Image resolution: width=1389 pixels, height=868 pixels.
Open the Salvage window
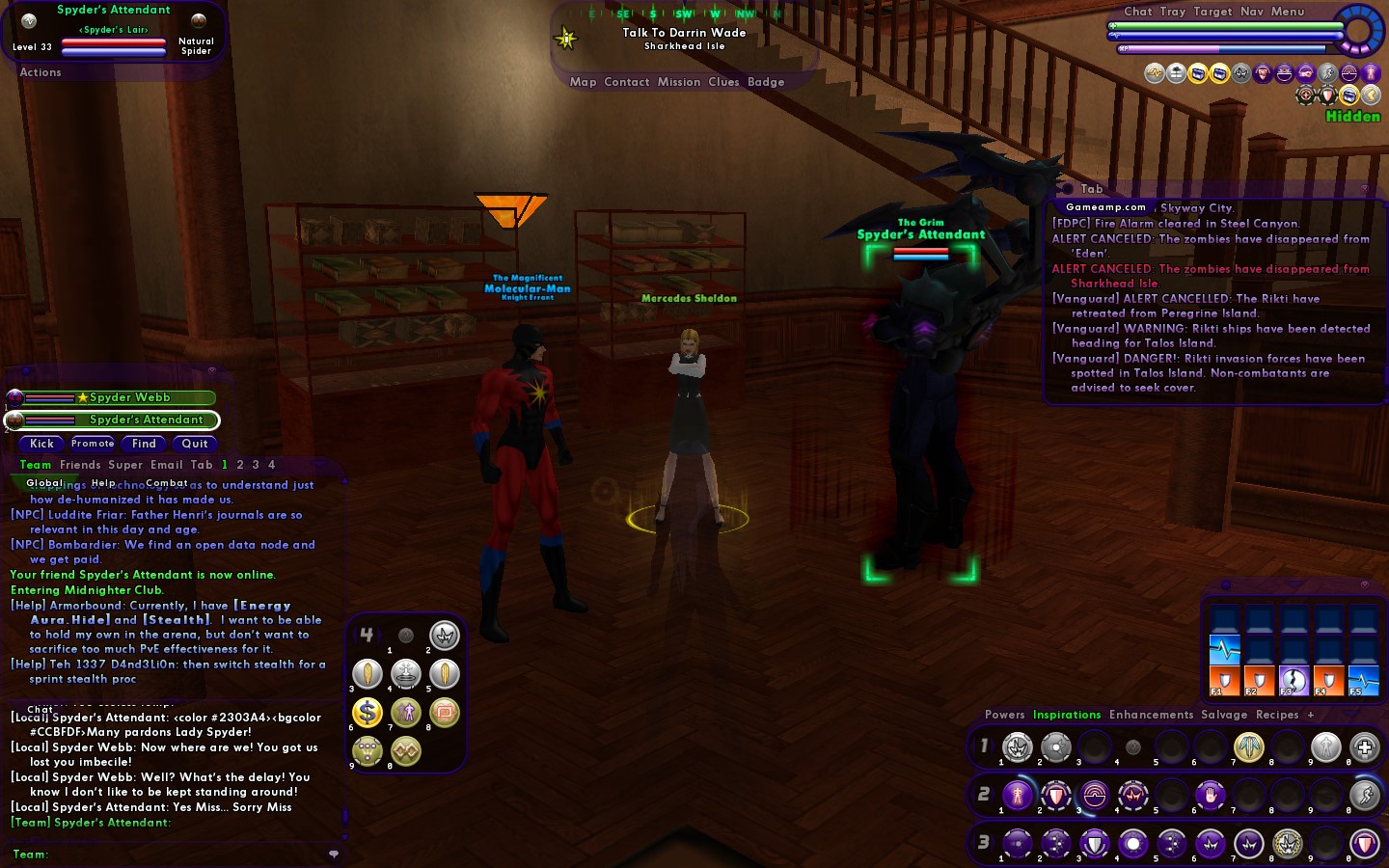pyautogui.click(x=1224, y=715)
